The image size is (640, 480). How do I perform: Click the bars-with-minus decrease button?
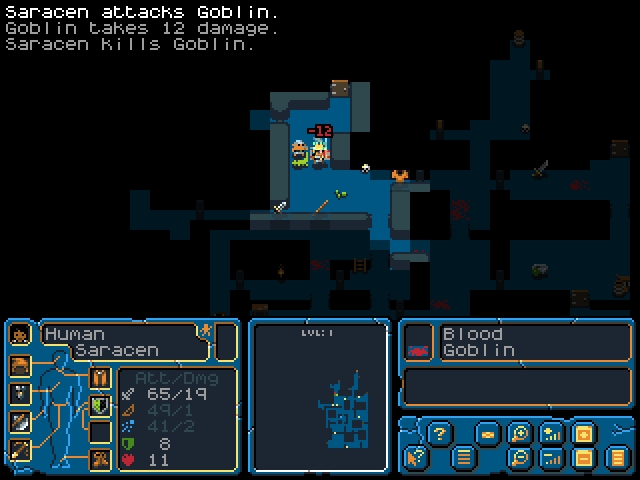click(551, 458)
